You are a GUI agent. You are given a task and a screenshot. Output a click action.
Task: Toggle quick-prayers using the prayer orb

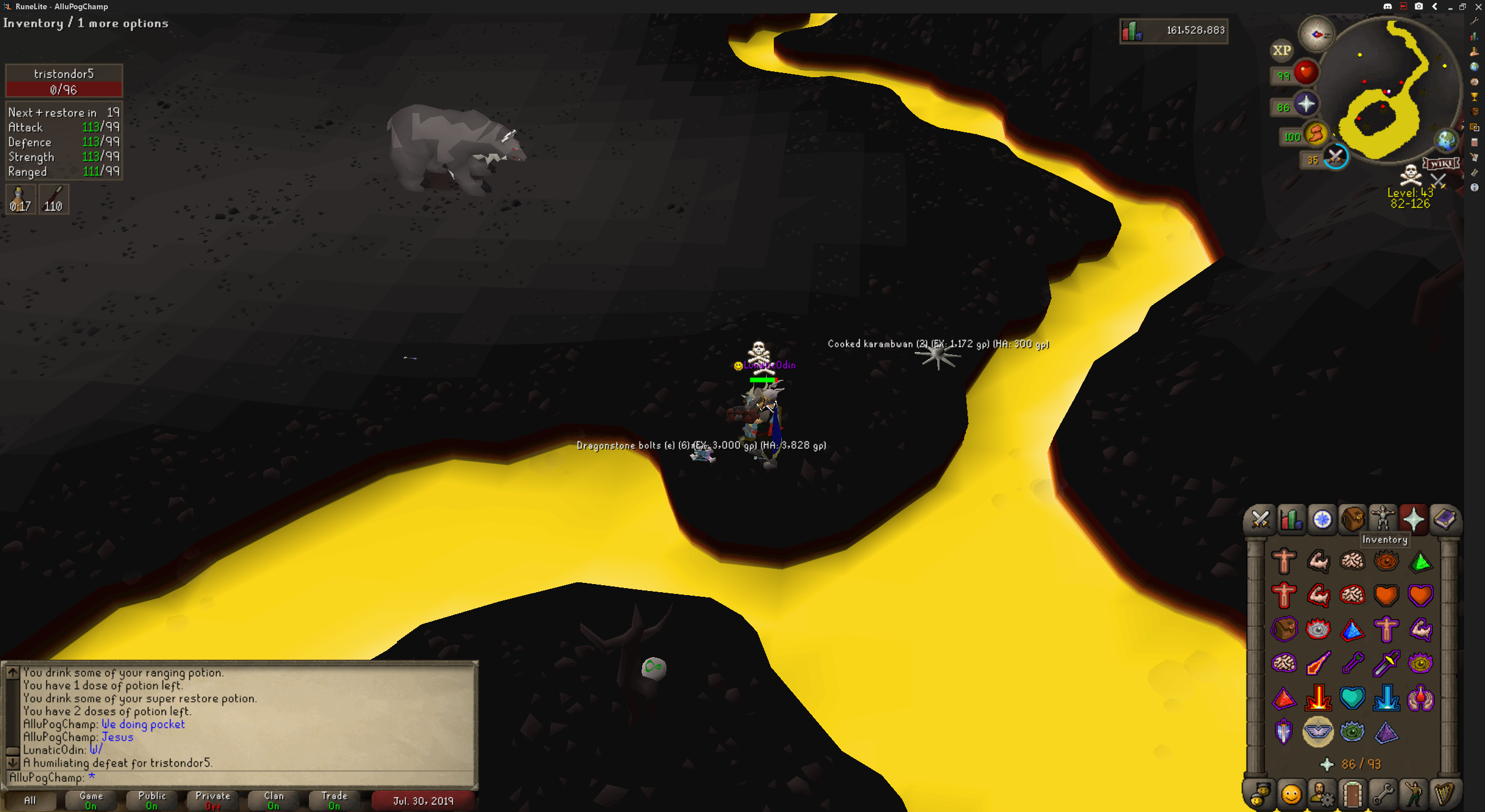1306,104
